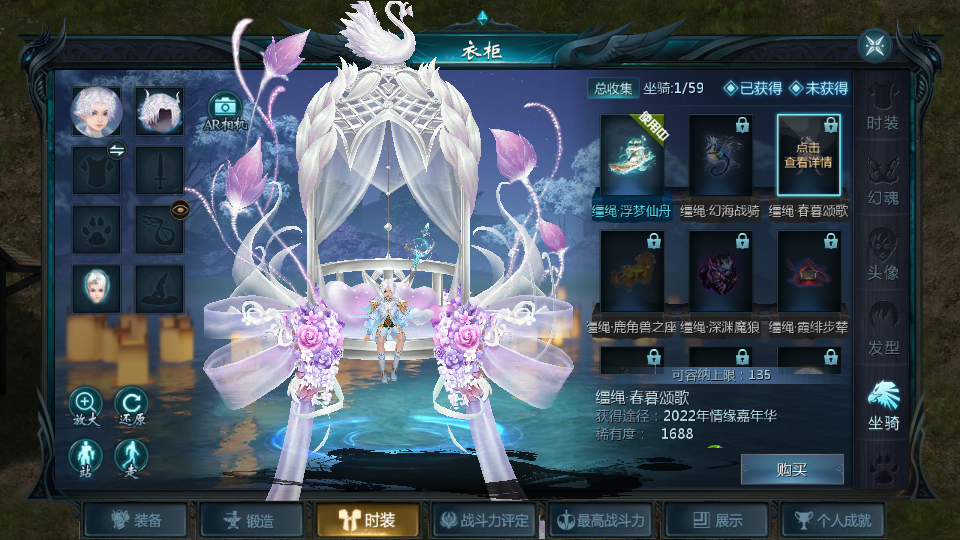Reset the view with 还原
Viewport: 960px width, 540px height.
131,405
